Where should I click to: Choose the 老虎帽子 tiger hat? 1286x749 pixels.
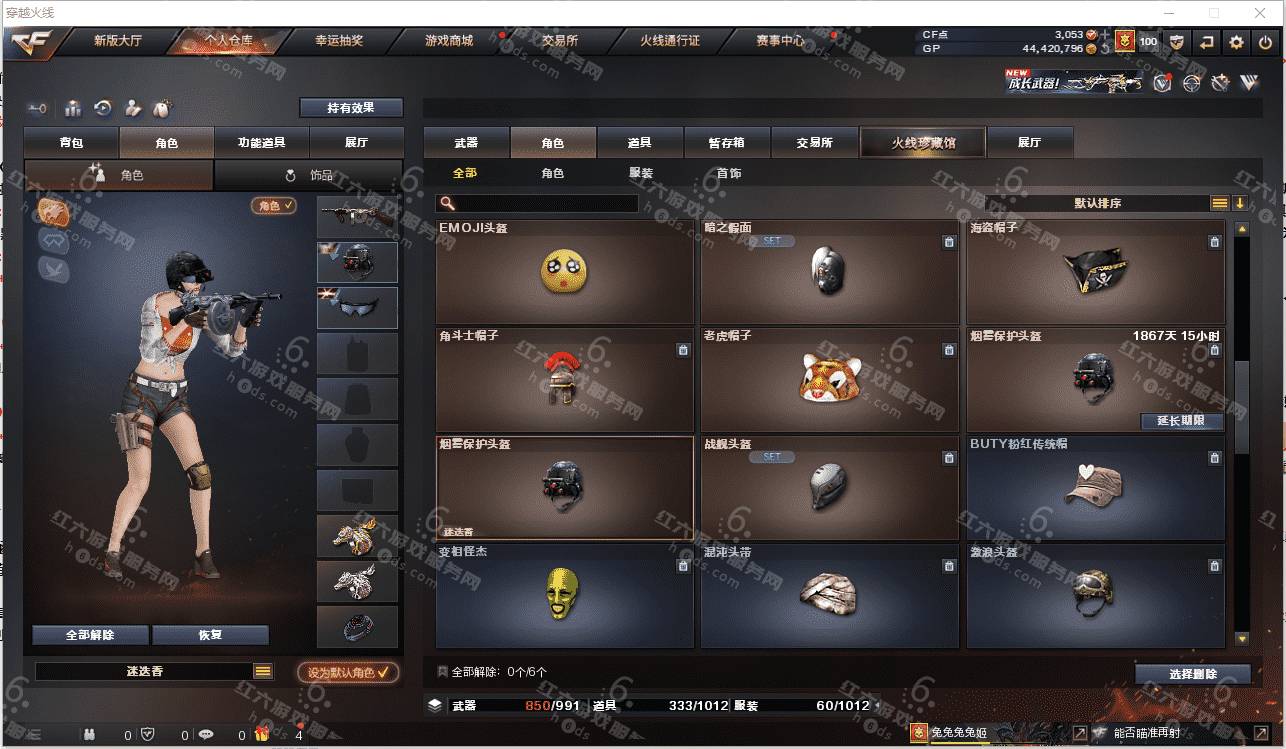coord(829,380)
